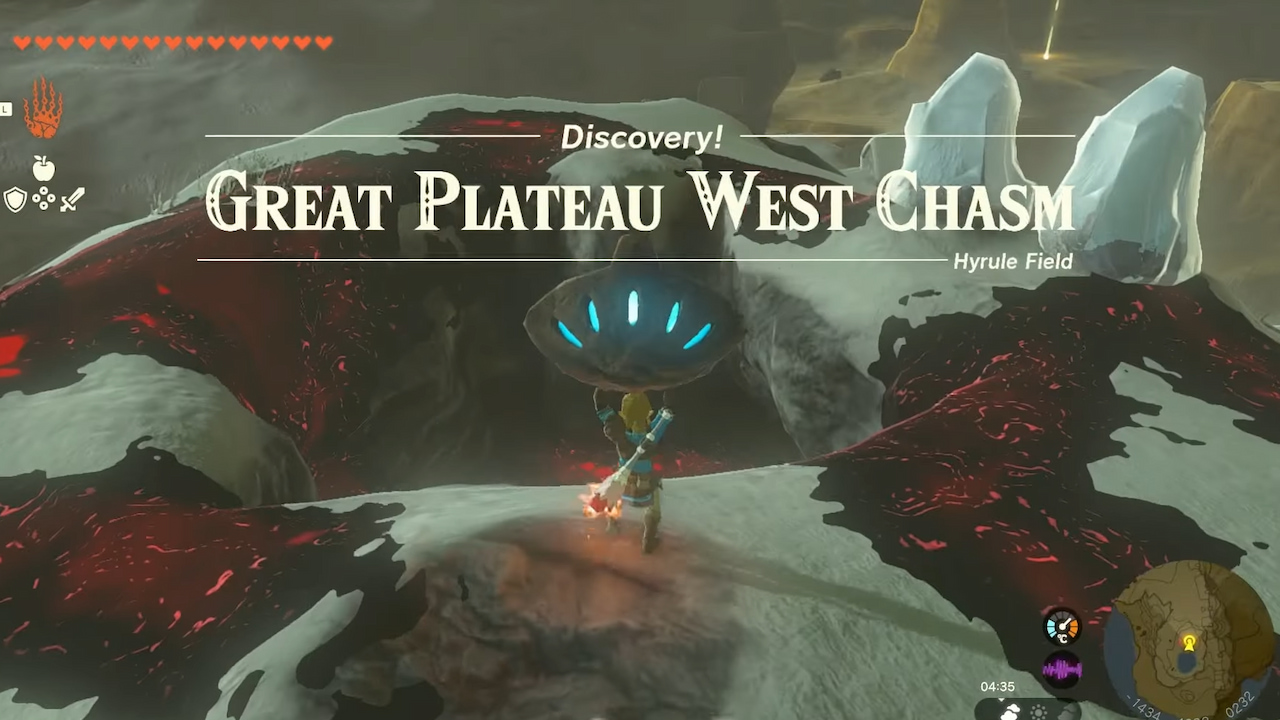
Task: Click the Discovery! heading
Action: pyautogui.click(x=640, y=137)
